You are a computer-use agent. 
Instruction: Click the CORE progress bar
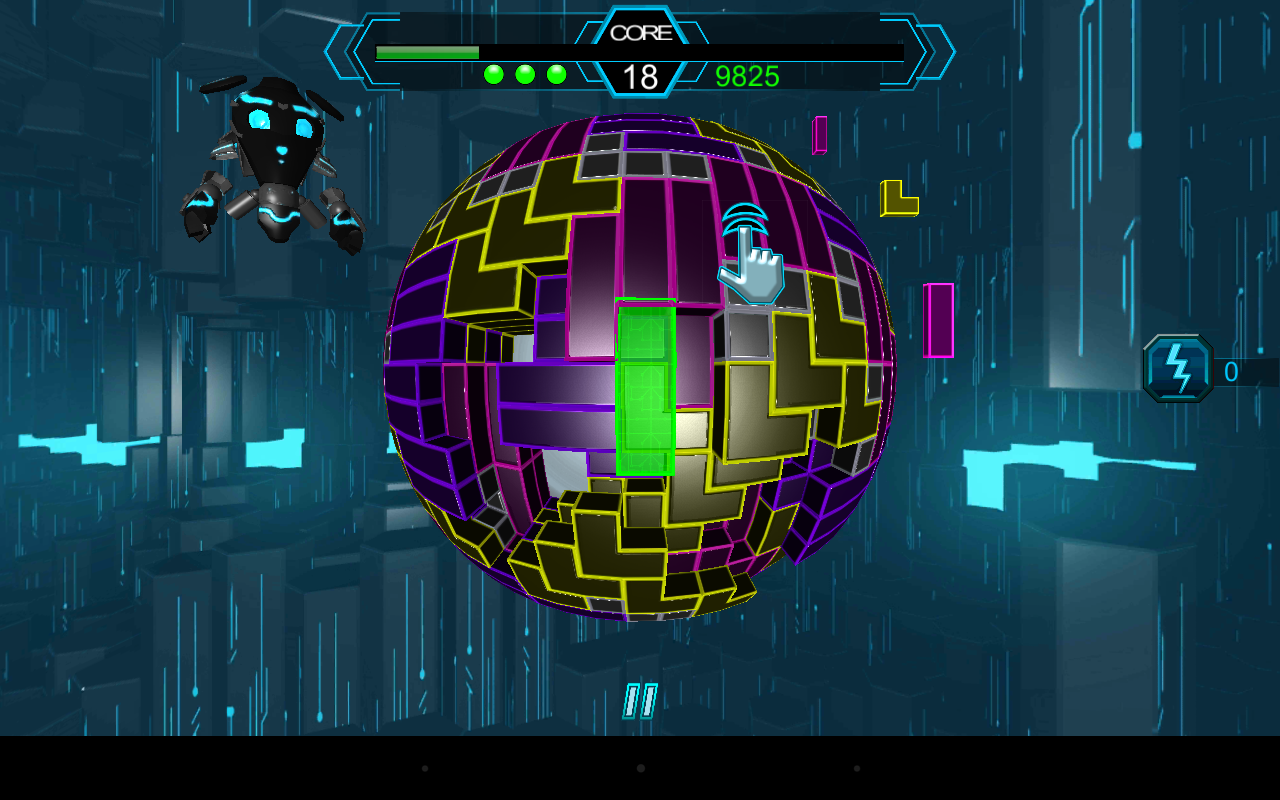[x=430, y=50]
